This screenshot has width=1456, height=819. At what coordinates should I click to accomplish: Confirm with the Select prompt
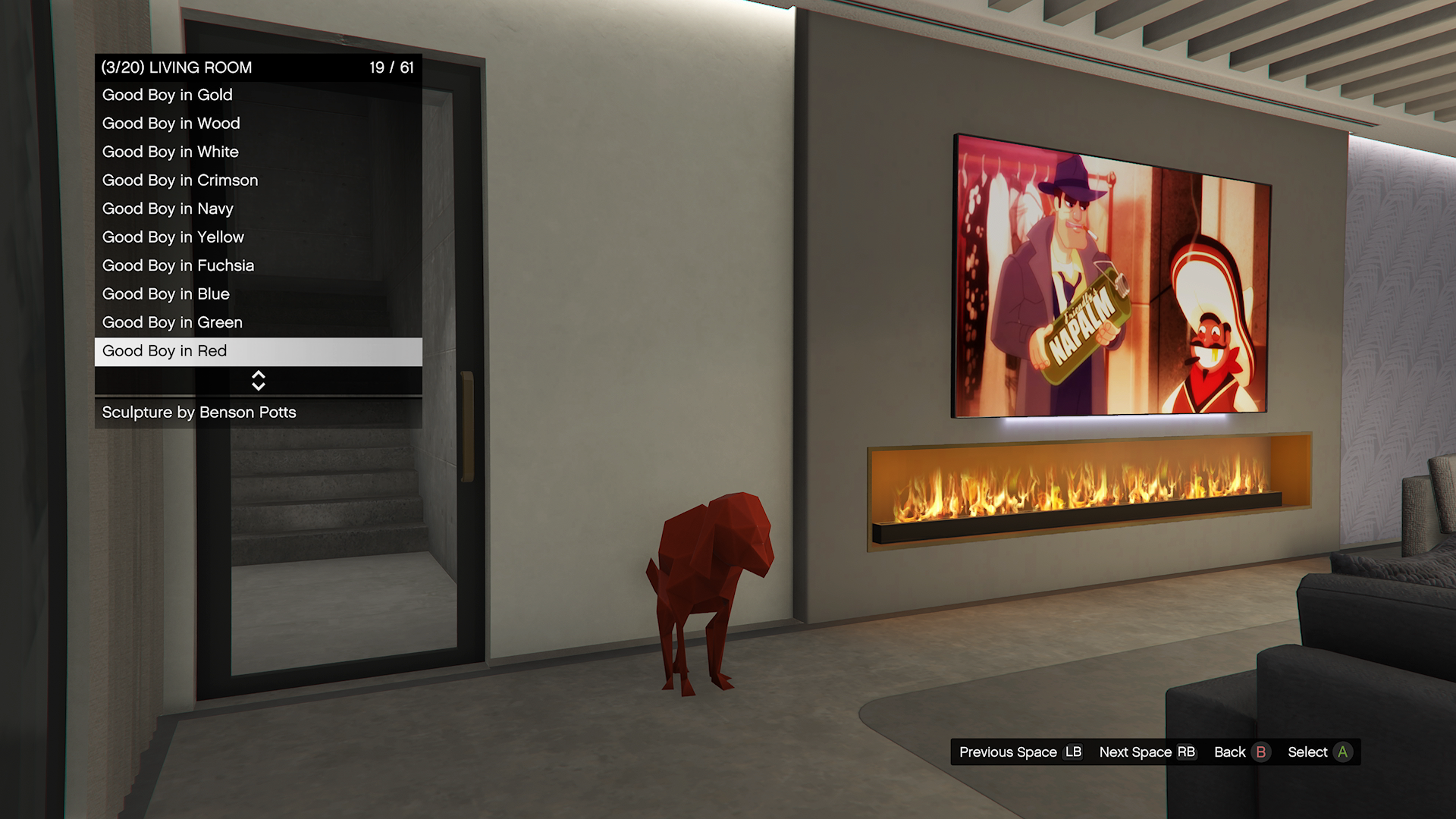[1319, 752]
